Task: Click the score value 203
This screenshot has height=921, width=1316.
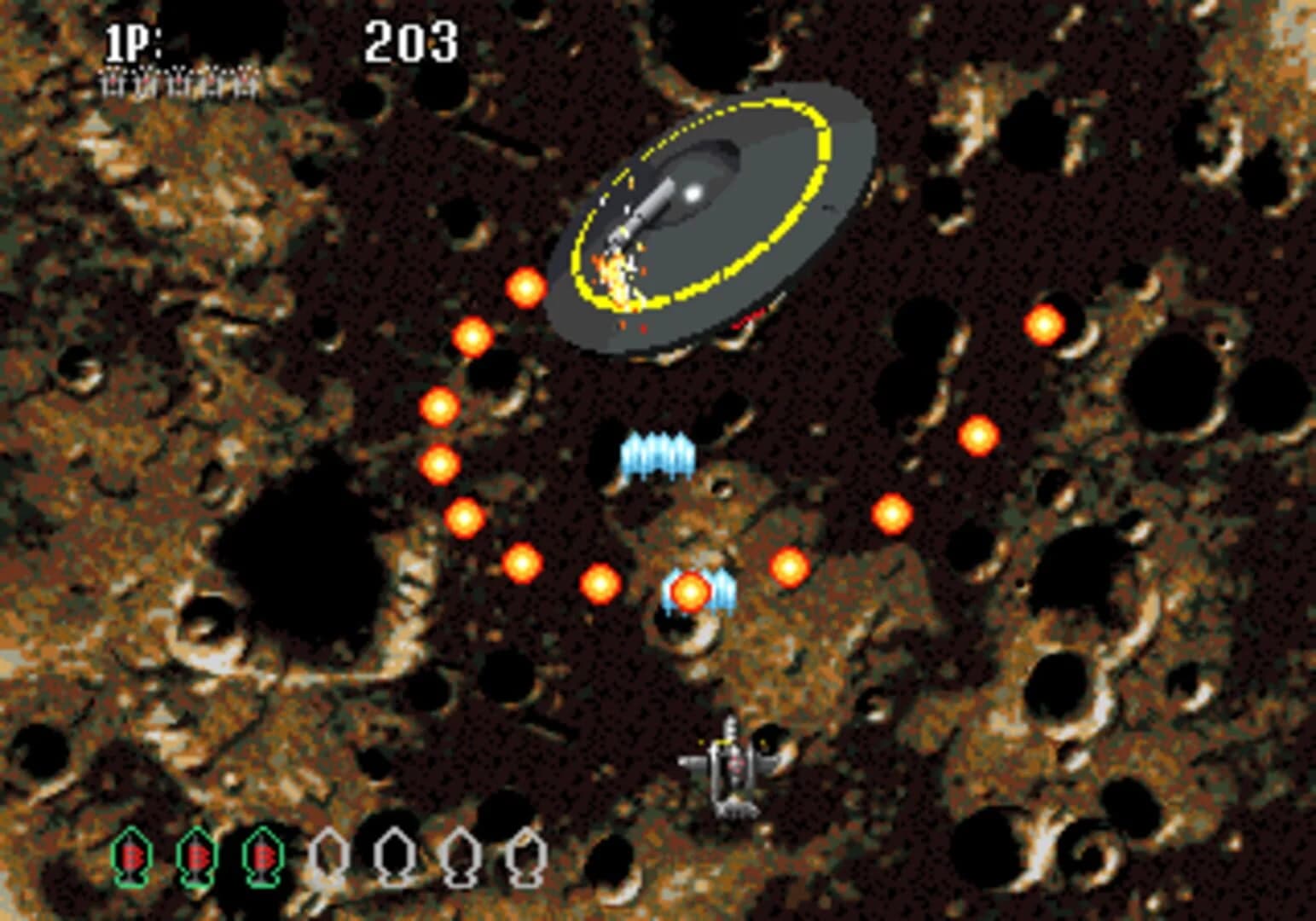Action: pos(411,38)
